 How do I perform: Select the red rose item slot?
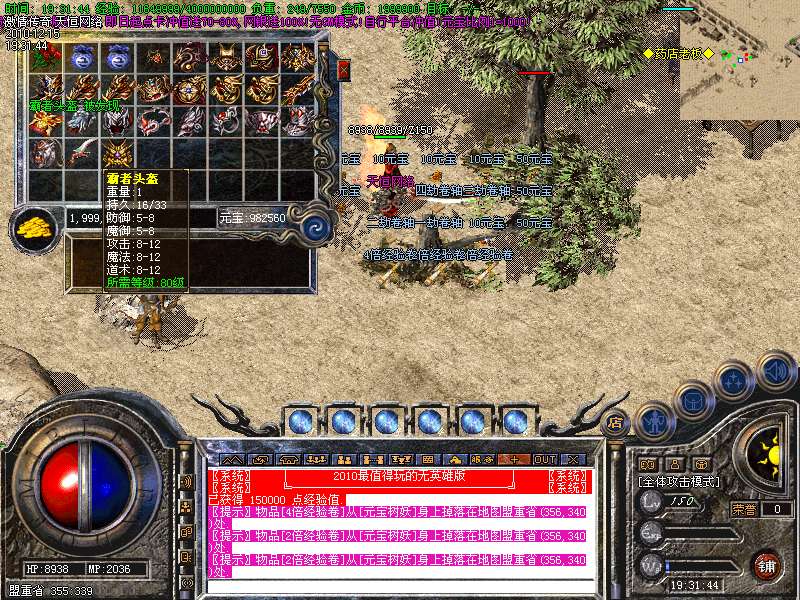coord(45,57)
